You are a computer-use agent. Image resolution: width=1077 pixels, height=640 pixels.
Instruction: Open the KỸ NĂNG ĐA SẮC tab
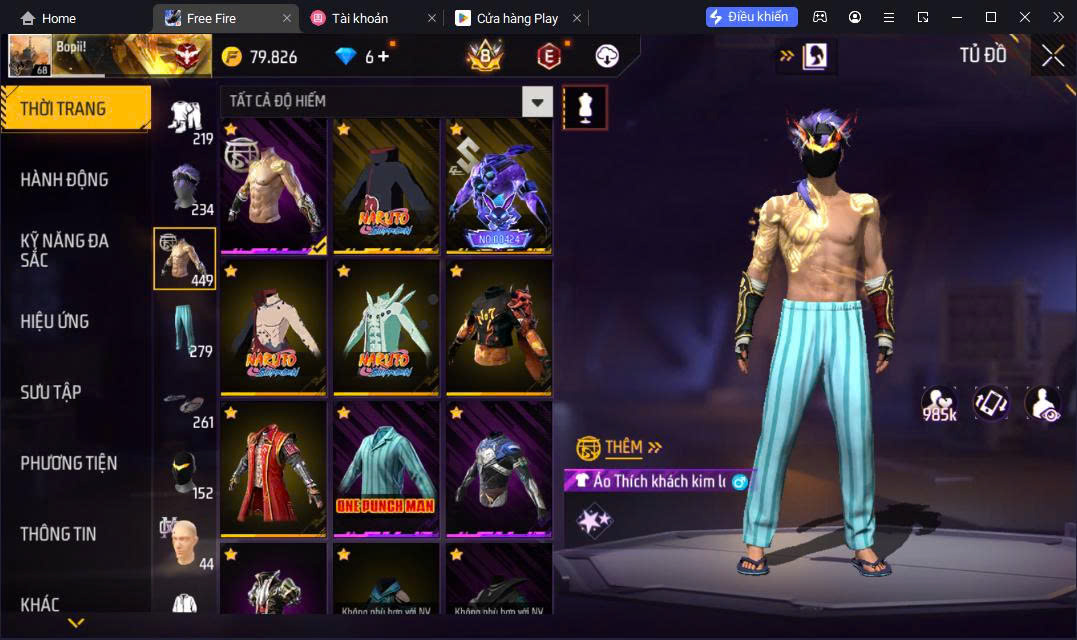tap(65, 250)
